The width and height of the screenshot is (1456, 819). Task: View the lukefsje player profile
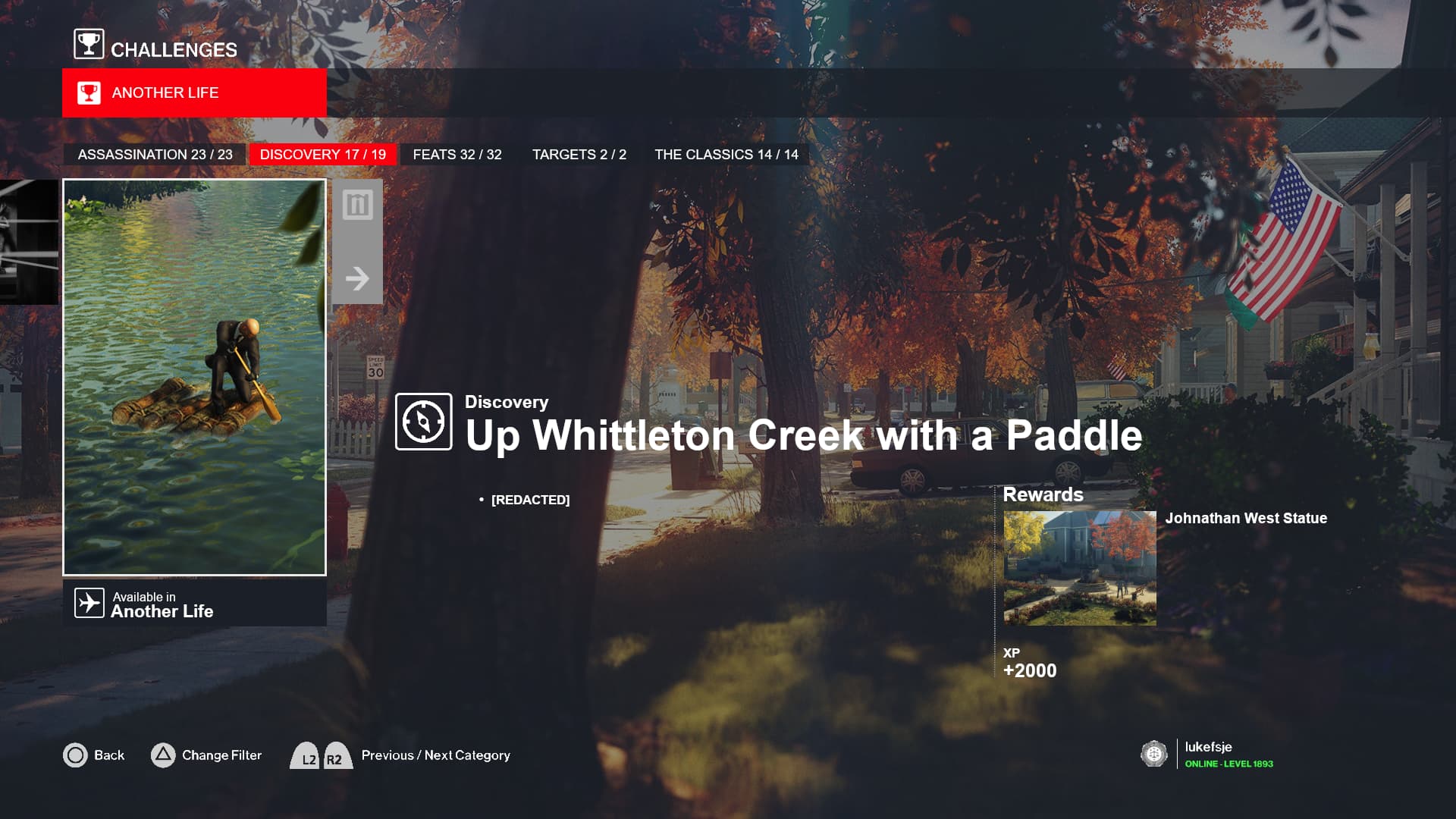click(1209, 755)
